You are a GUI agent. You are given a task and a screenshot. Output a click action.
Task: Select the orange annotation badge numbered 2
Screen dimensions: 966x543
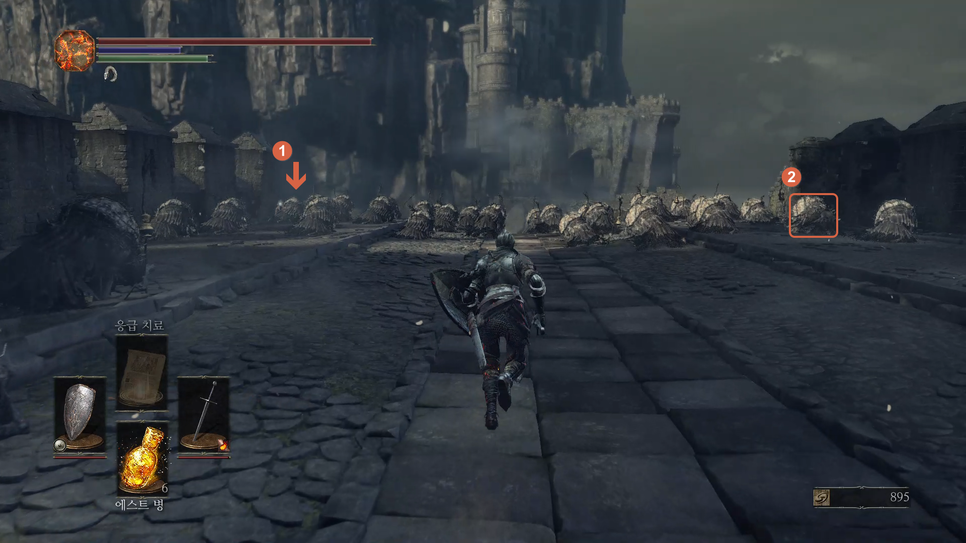click(x=790, y=177)
